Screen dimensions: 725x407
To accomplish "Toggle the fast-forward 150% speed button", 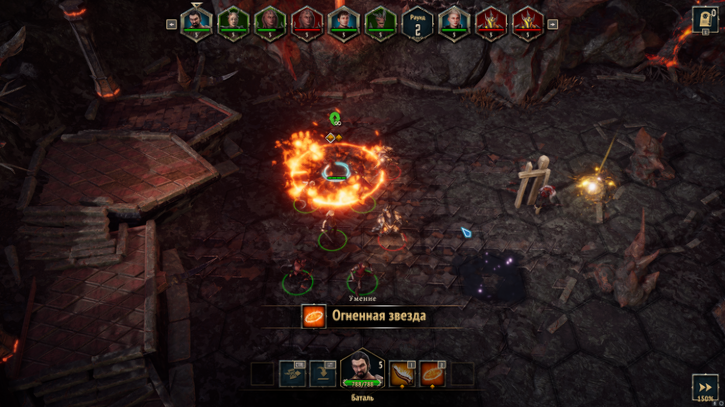I will pos(702,387).
